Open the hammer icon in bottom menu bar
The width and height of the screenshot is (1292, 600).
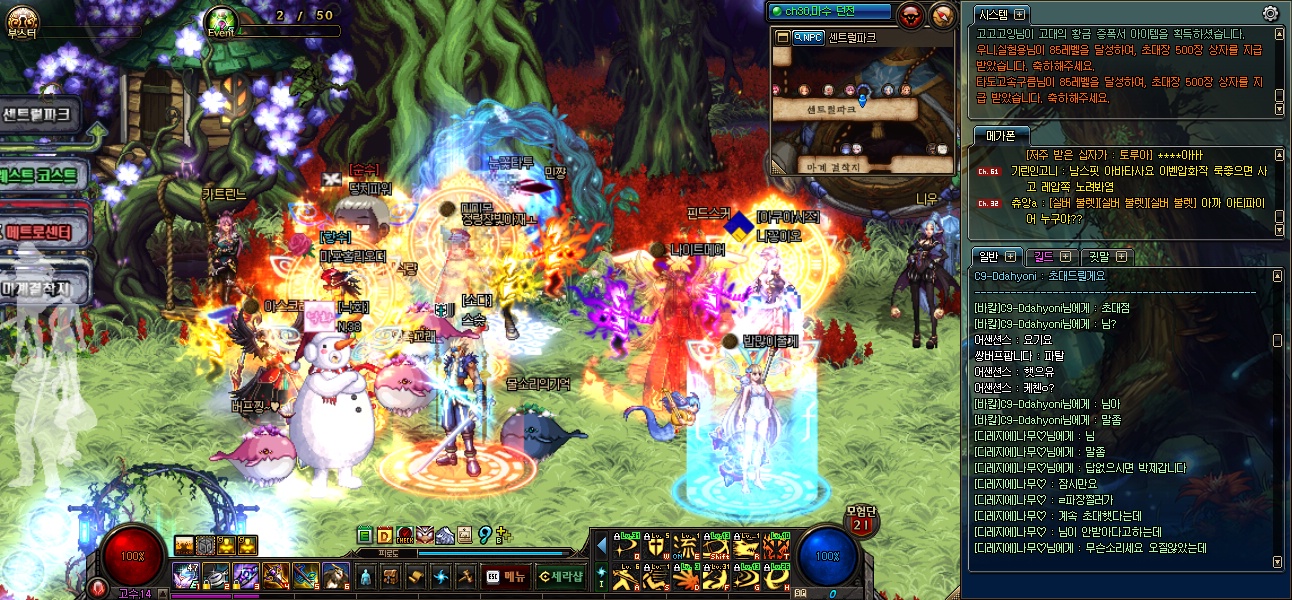point(465,575)
